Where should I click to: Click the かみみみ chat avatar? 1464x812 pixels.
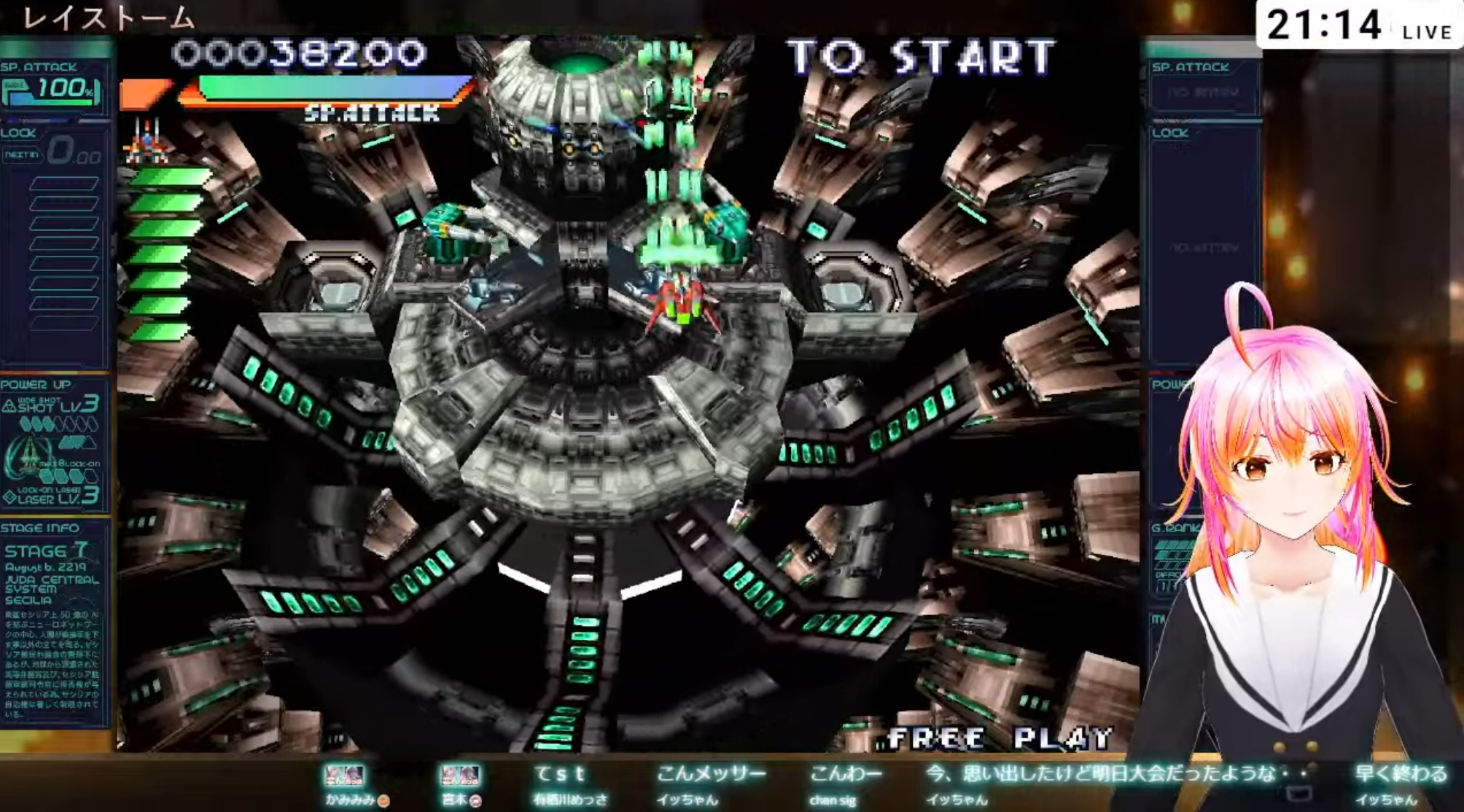click(344, 776)
